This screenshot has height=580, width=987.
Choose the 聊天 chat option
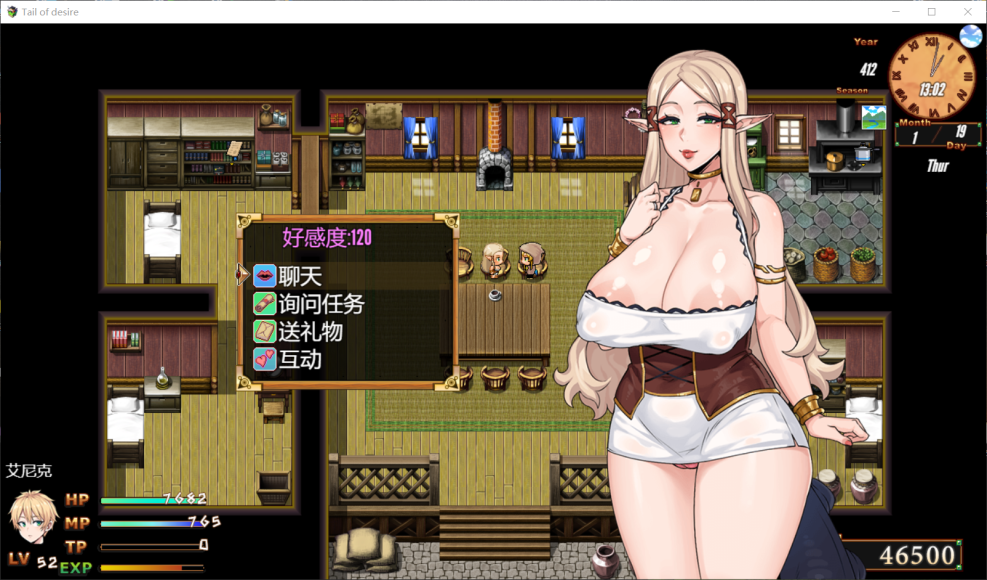pyautogui.click(x=302, y=276)
